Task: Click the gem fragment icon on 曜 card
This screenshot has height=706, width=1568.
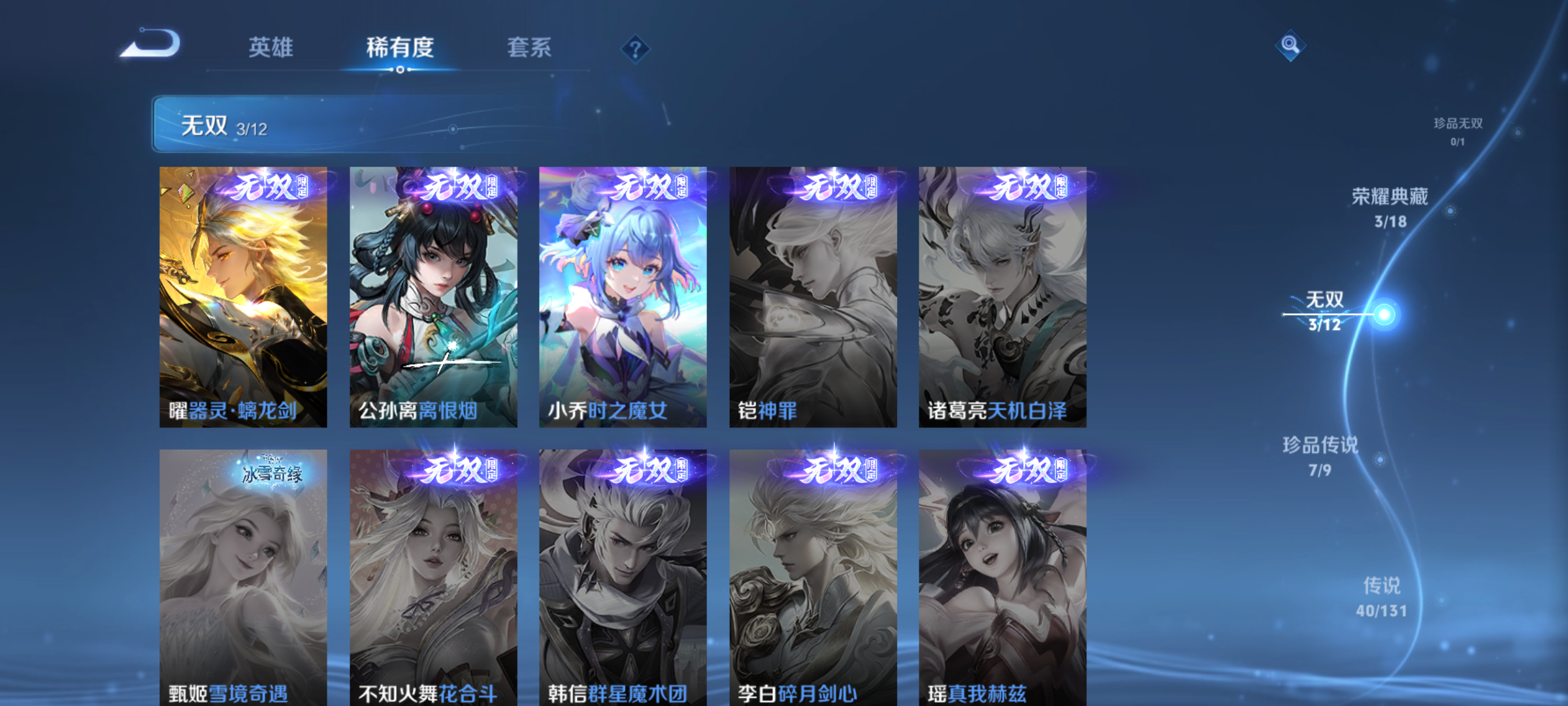Action: coord(186,191)
